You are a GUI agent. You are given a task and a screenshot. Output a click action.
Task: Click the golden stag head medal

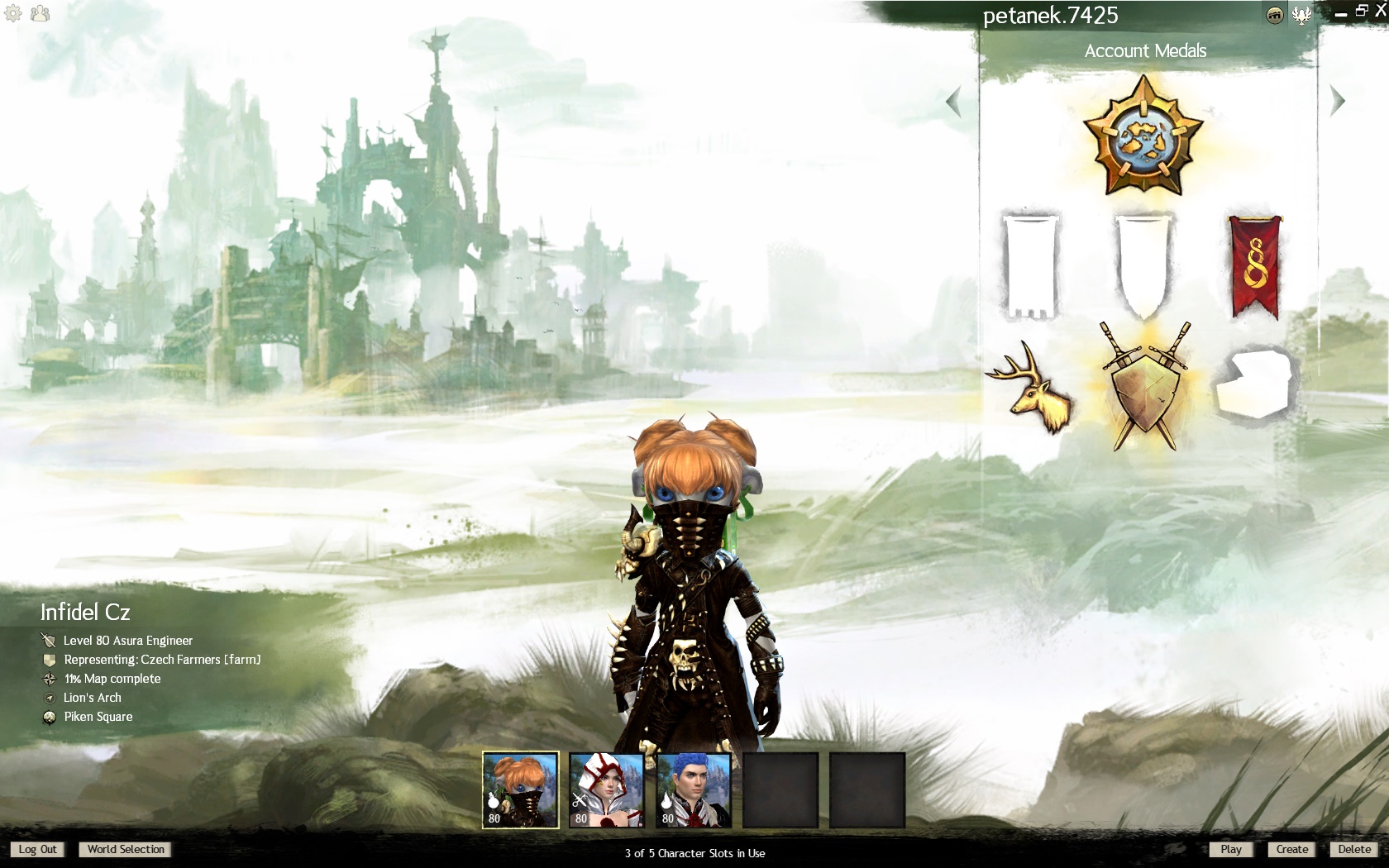[1032, 387]
